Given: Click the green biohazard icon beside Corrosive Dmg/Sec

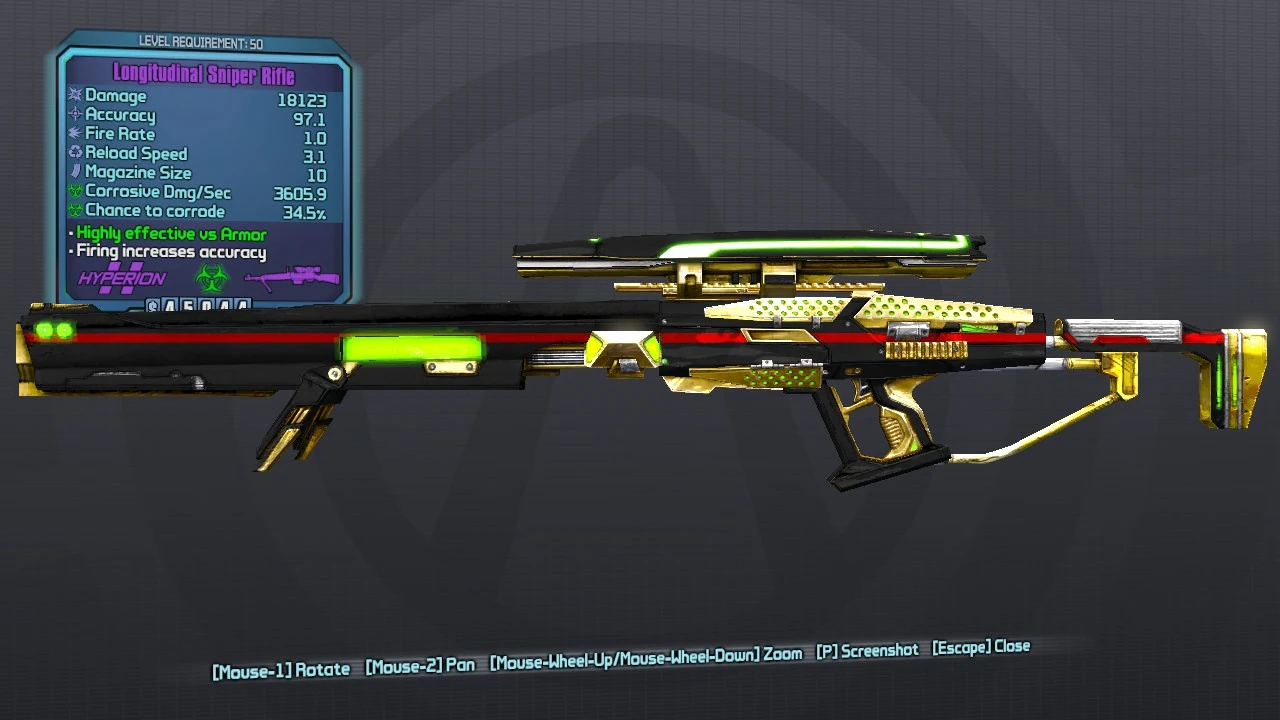Looking at the screenshot, I should (75, 191).
